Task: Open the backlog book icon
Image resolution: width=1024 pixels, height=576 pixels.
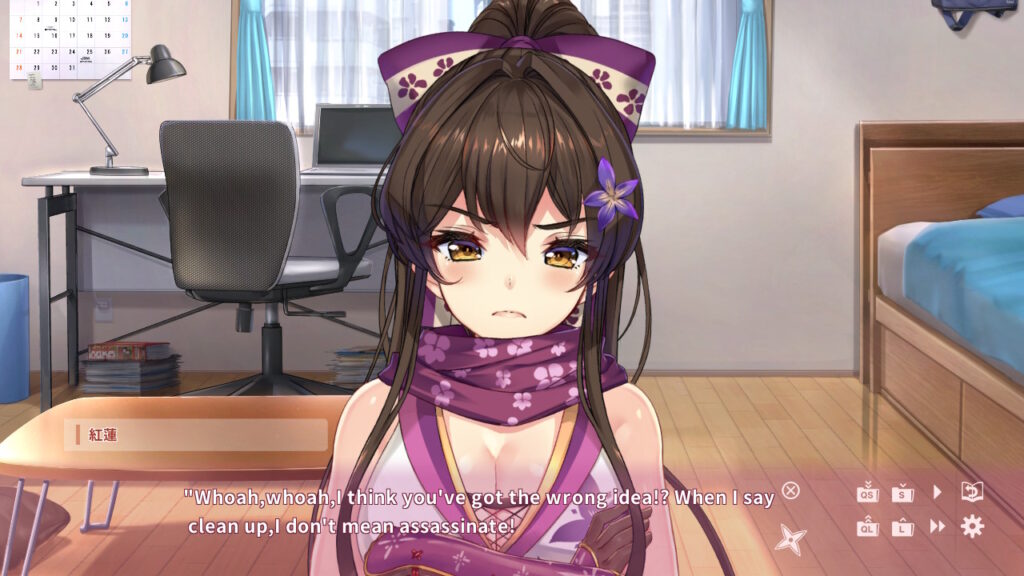Action: tap(972, 491)
